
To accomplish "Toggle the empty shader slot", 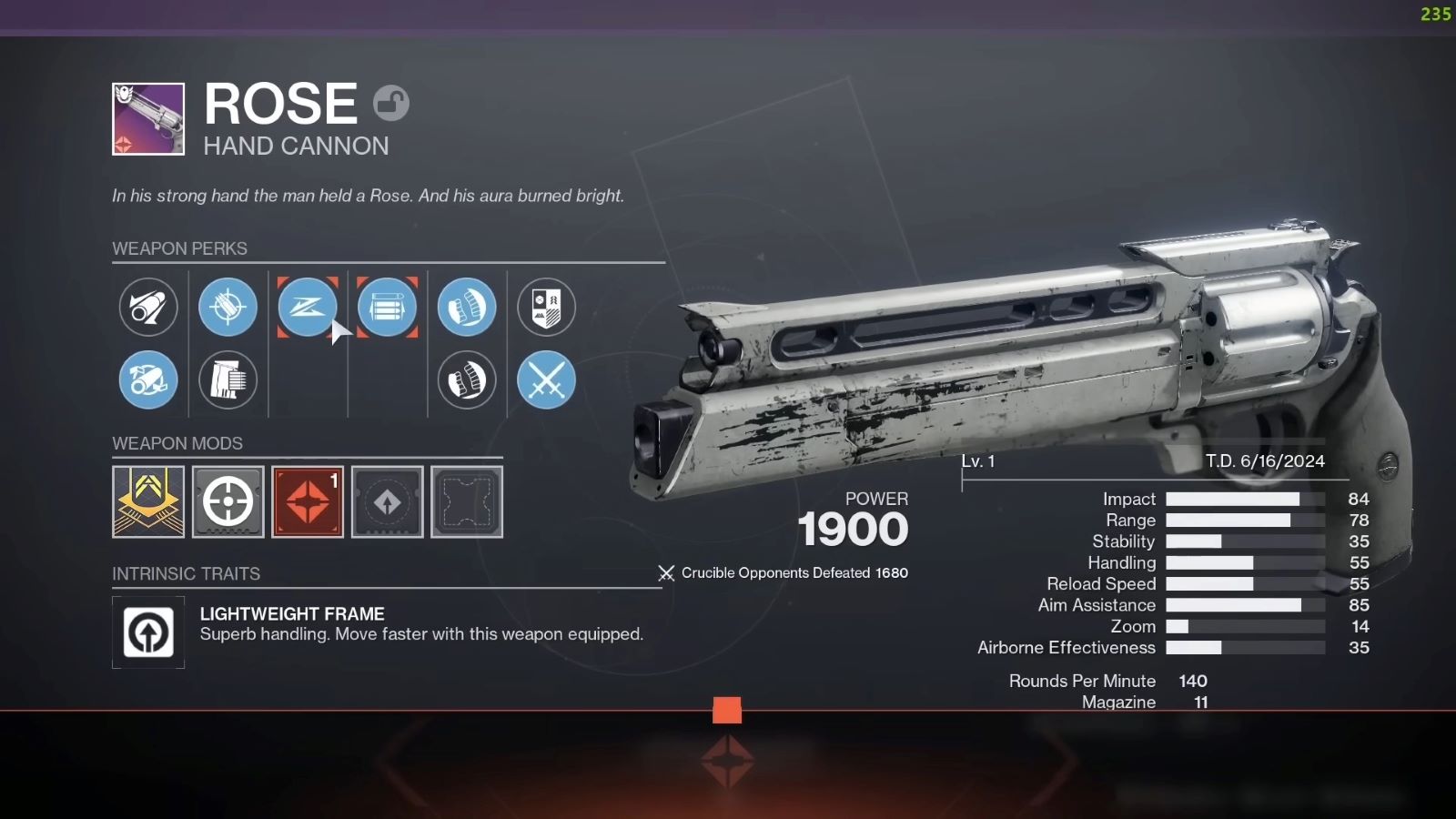I will coord(466,501).
